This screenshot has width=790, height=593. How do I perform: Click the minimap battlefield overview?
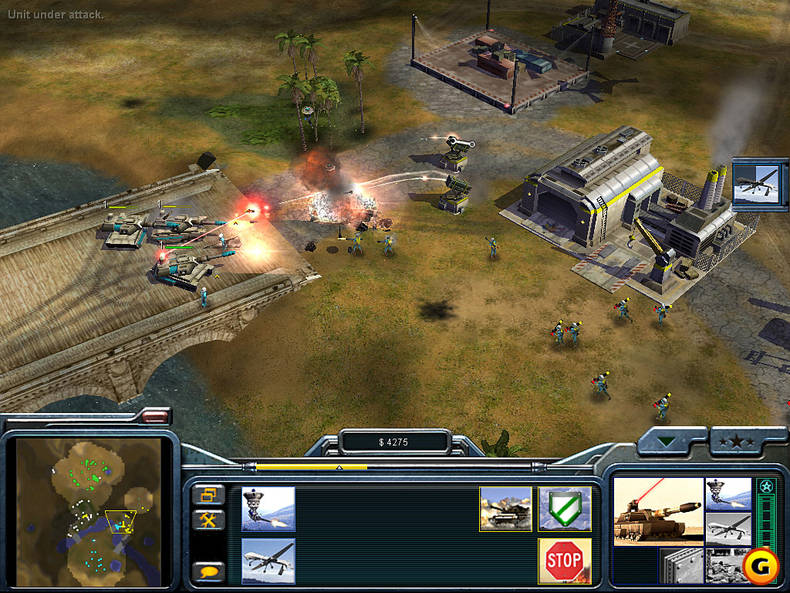88,510
